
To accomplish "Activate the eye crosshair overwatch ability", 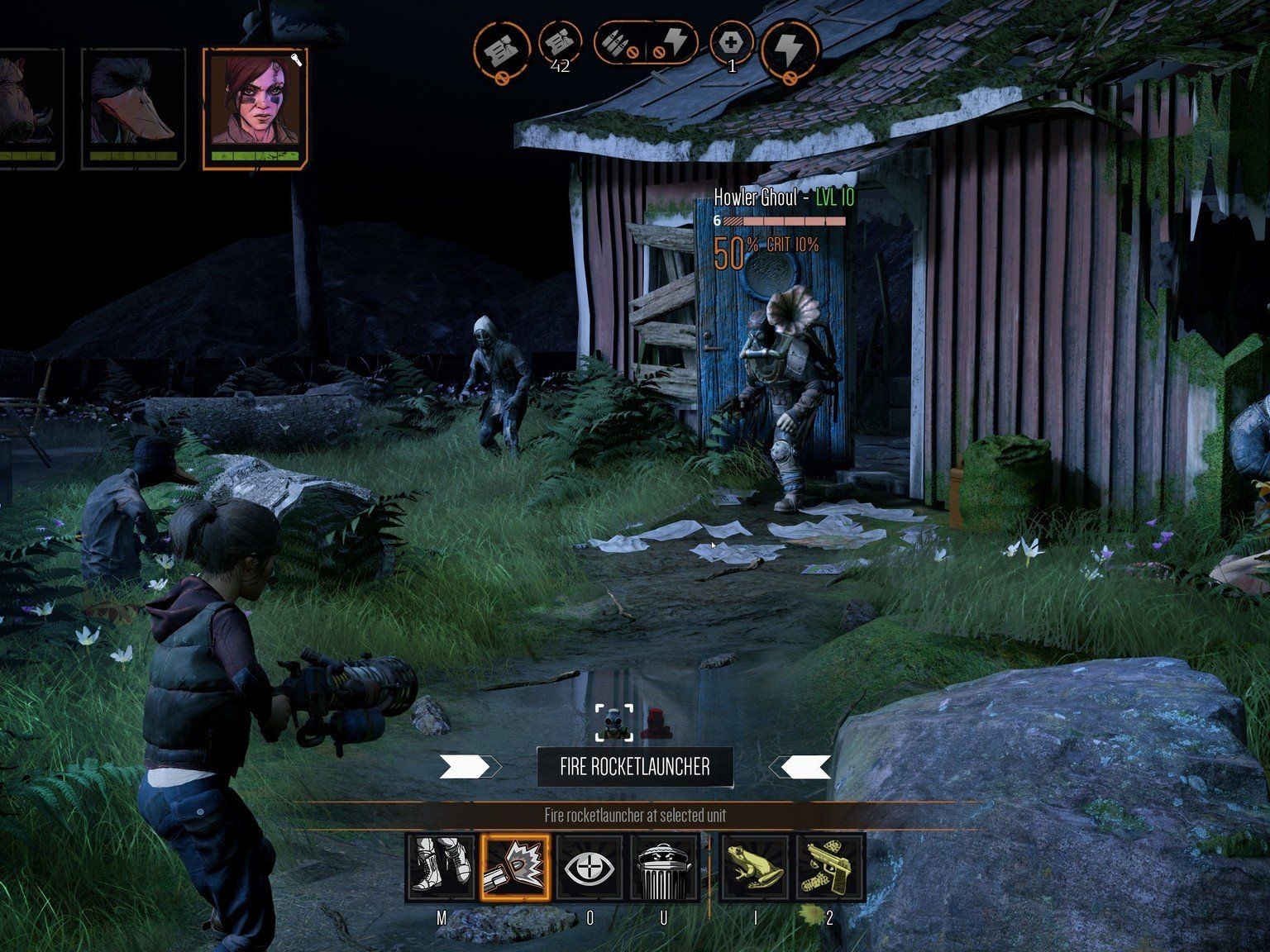I will click(589, 866).
